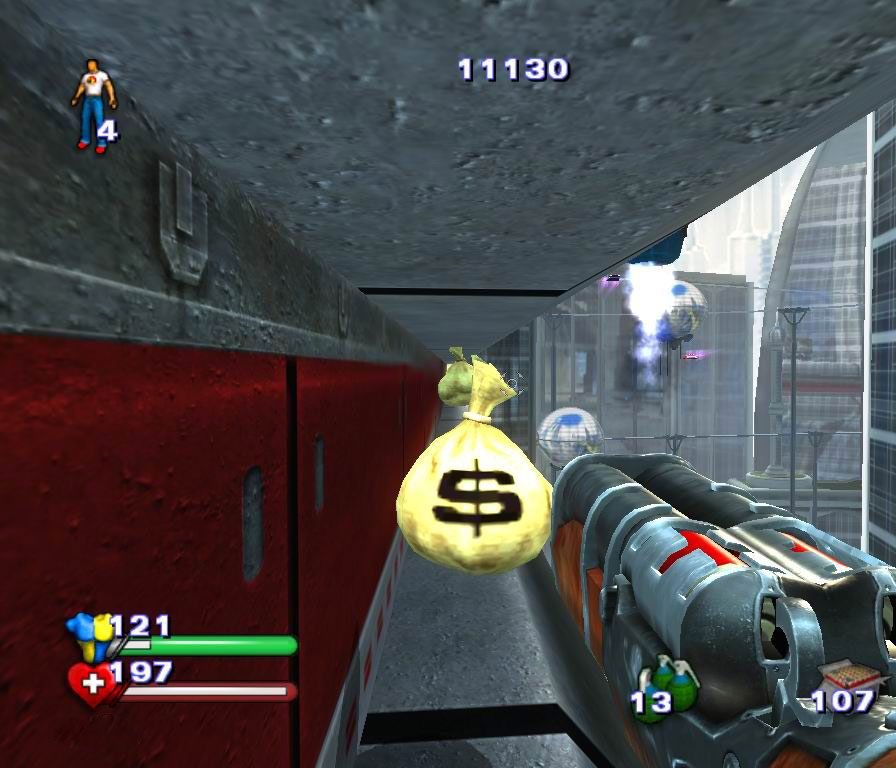The width and height of the screenshot is (896, 768).
Task: Select the green grenades icon
Action: point(672,683)
